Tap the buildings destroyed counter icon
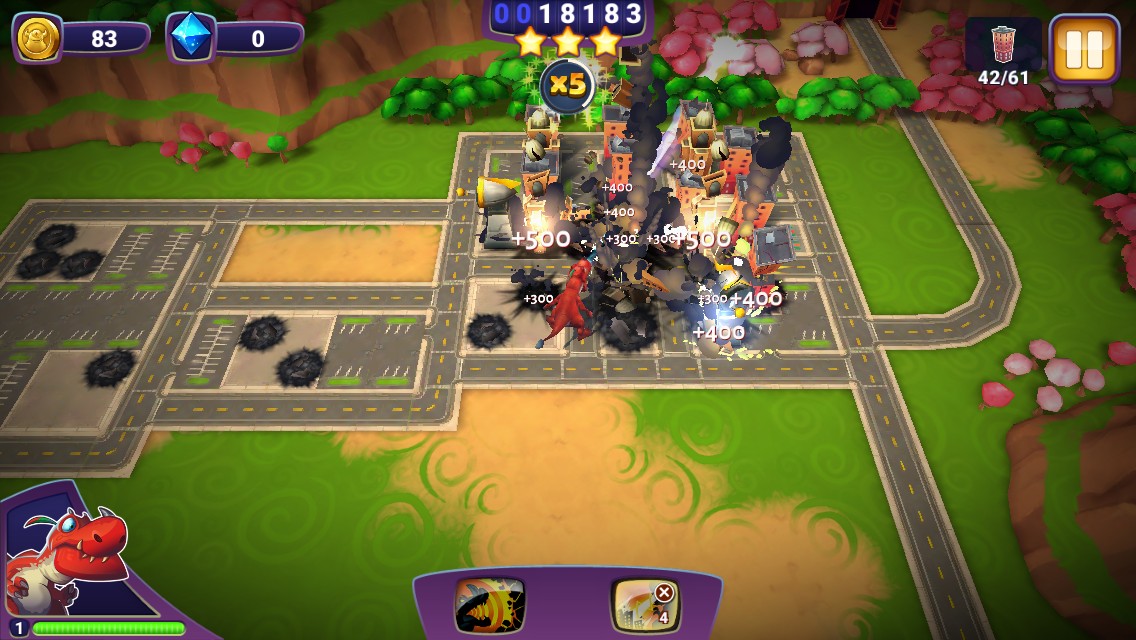1136x640 pixels. [1002, 45]
